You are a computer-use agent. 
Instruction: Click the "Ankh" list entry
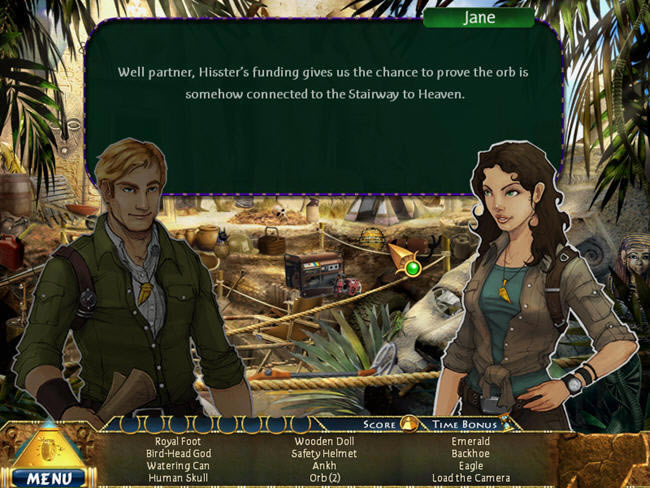coord(324,465)
